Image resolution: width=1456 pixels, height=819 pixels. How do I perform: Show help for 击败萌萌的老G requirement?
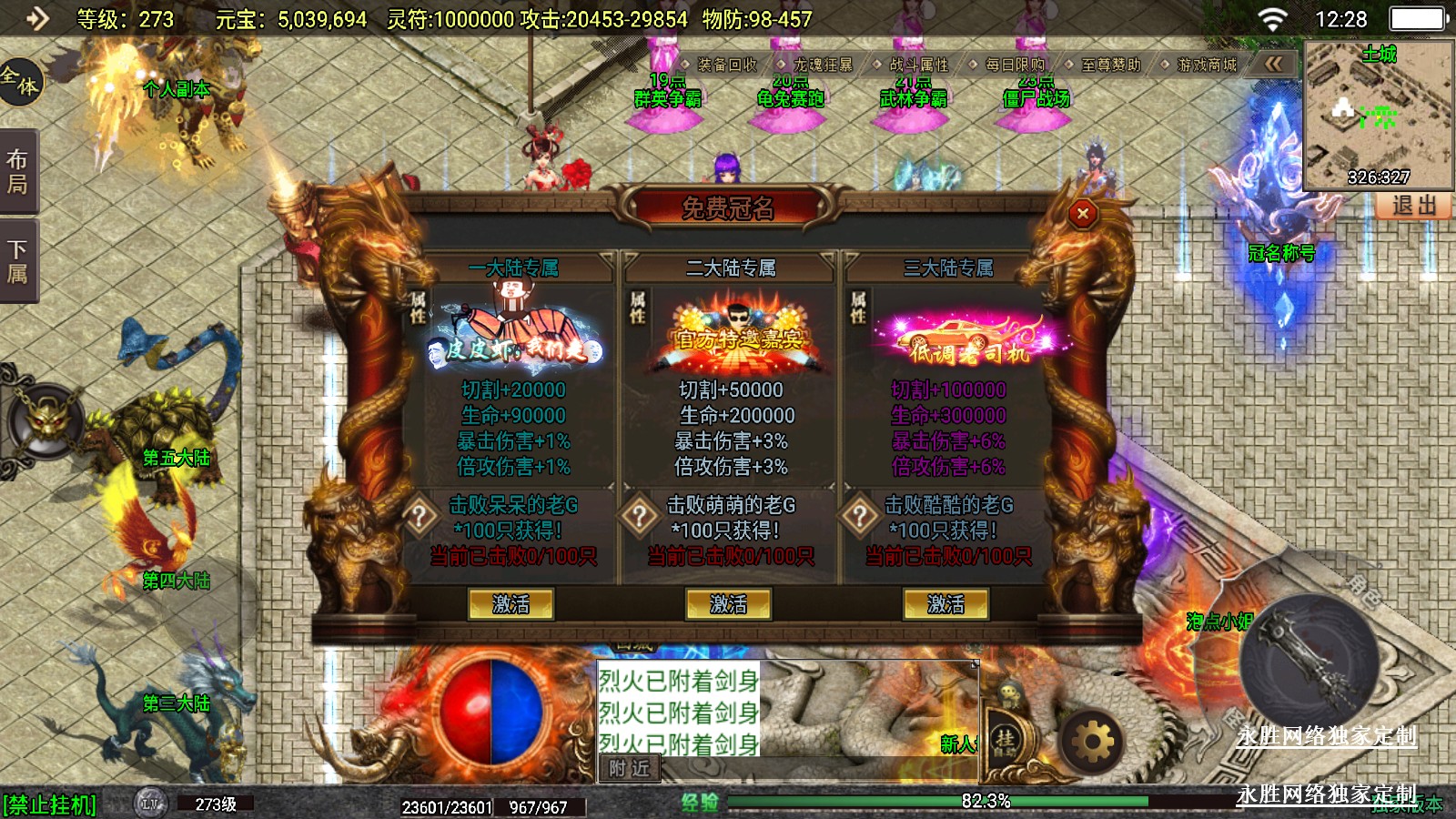coord(639,517)
